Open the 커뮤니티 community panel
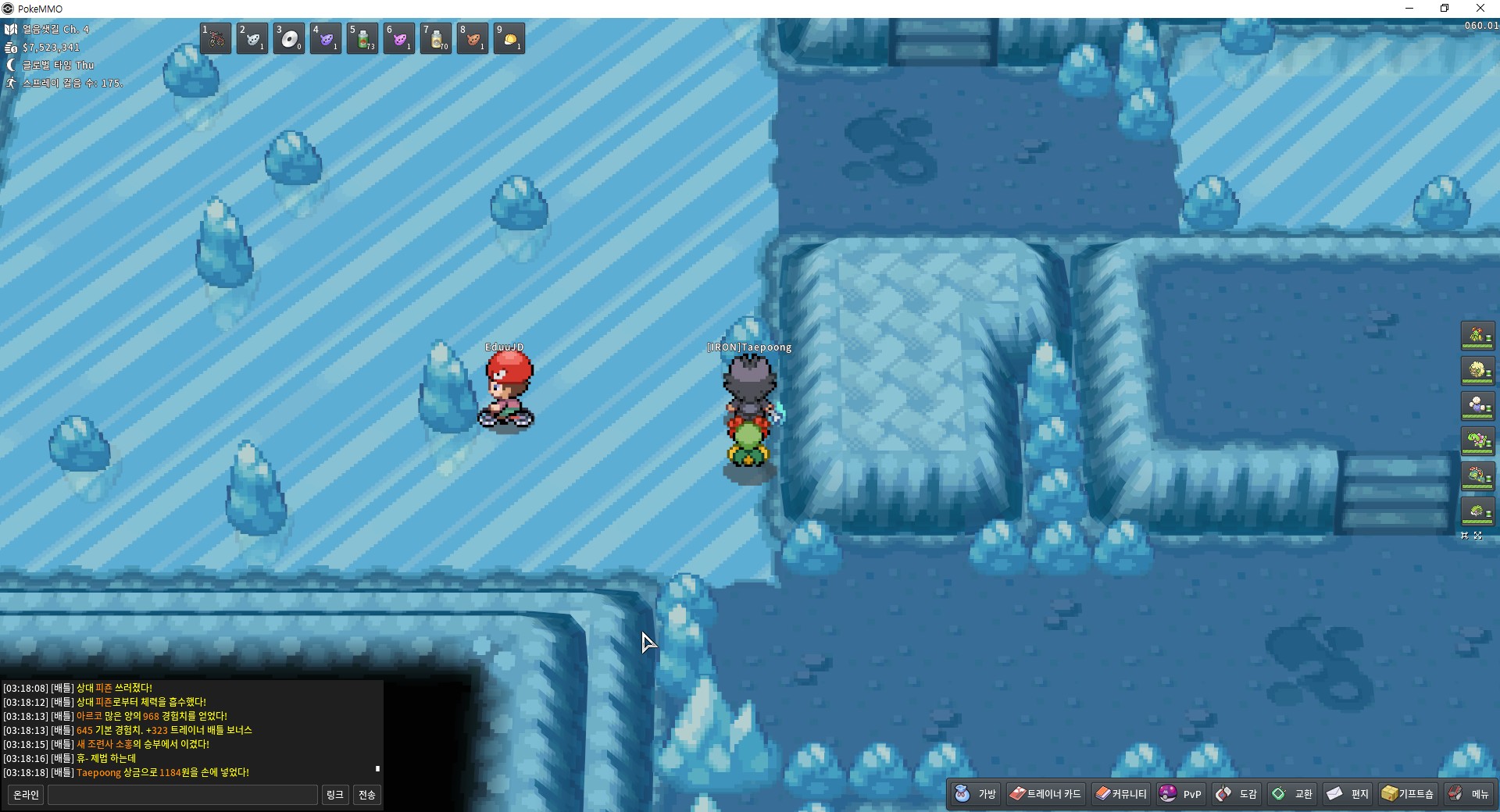The image size is (1500, 812). [1121, 794]
